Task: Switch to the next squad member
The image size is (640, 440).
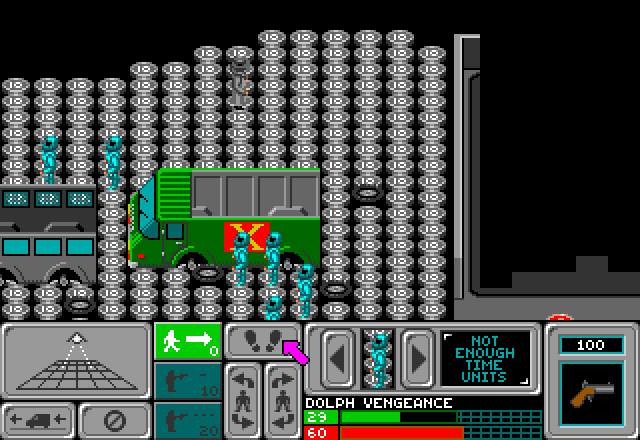Action: coord(417,358)
